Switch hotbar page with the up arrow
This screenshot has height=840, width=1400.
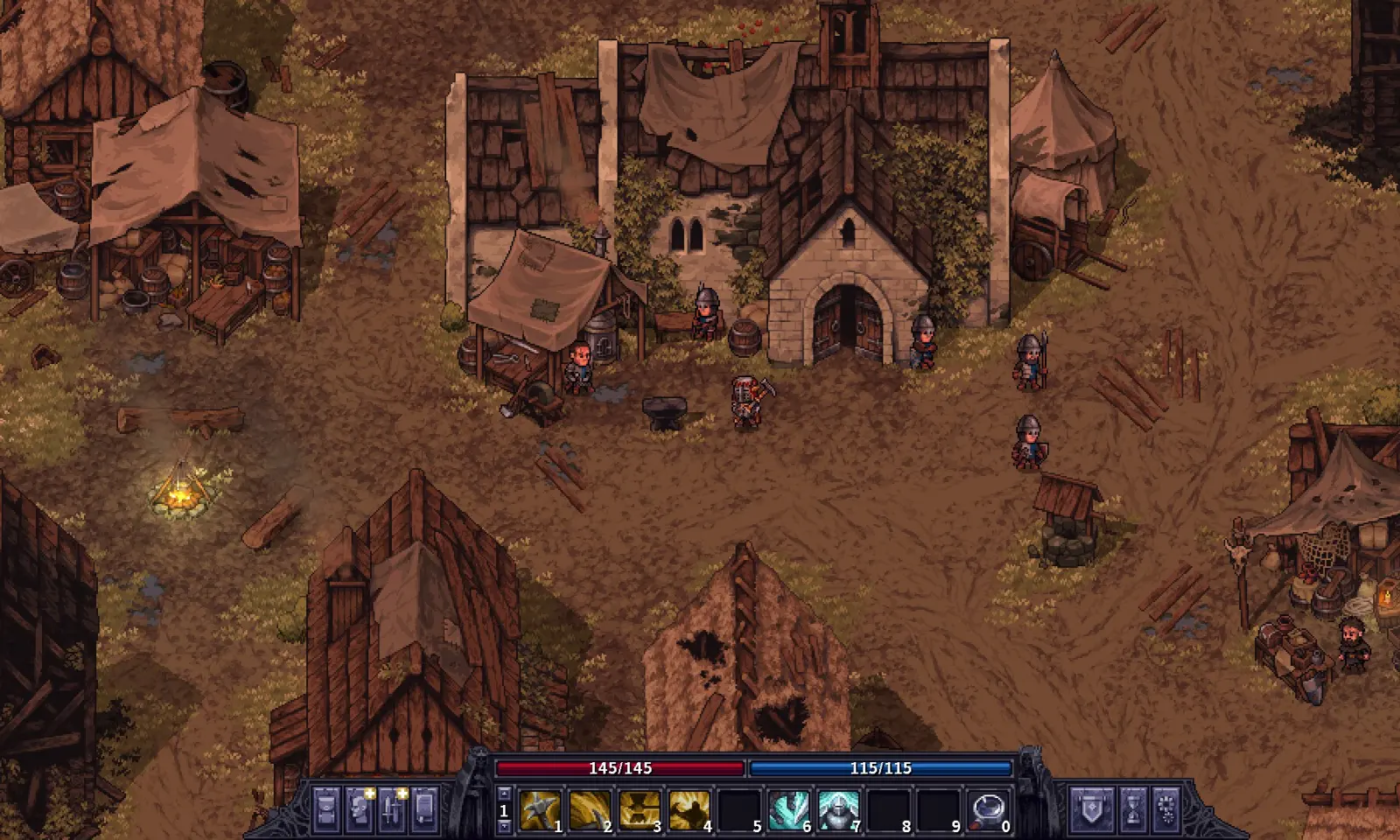coord(503,794)
